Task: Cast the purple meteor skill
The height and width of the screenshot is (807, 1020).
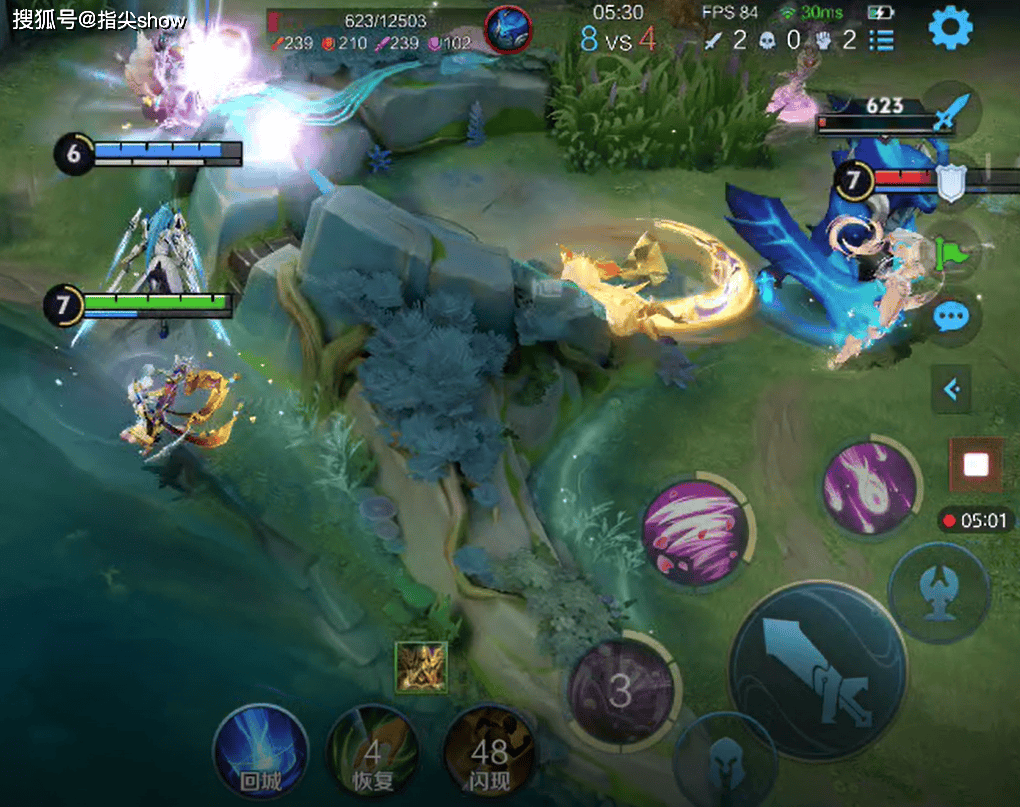Action: click(x=870, y=487)
